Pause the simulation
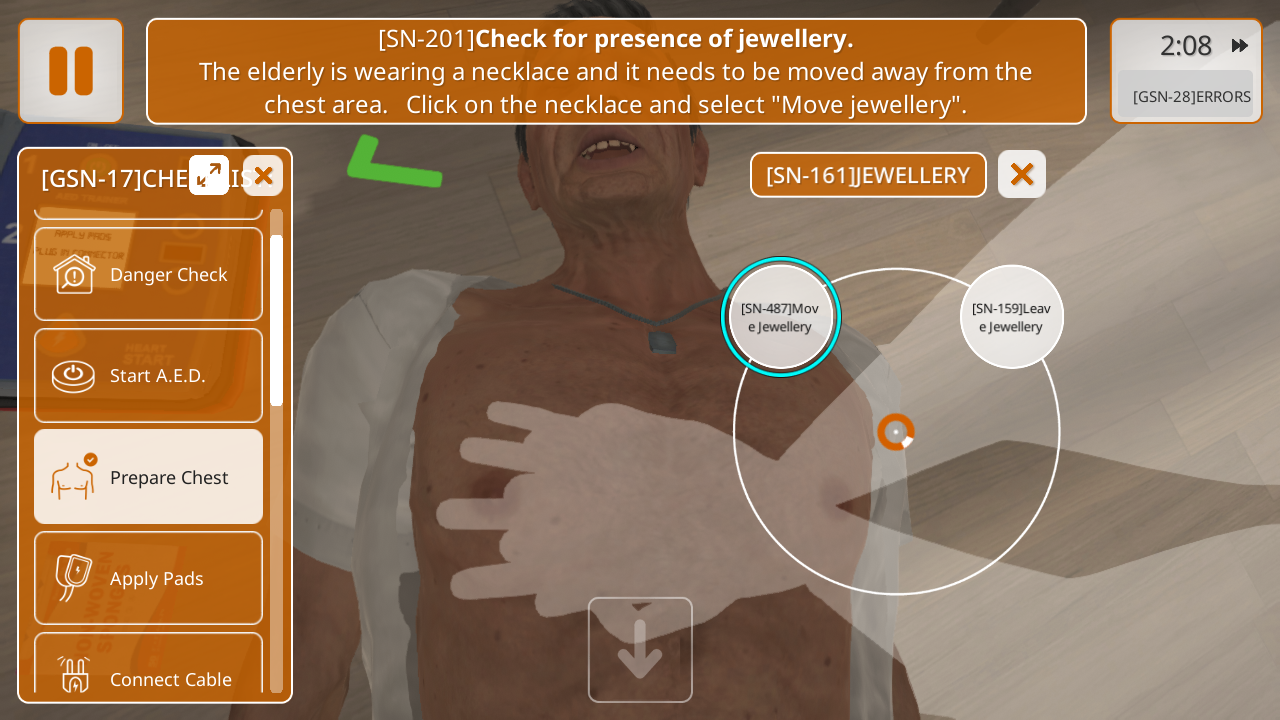The height and width of the screenshot is (720, 1280). click(71, 71)
